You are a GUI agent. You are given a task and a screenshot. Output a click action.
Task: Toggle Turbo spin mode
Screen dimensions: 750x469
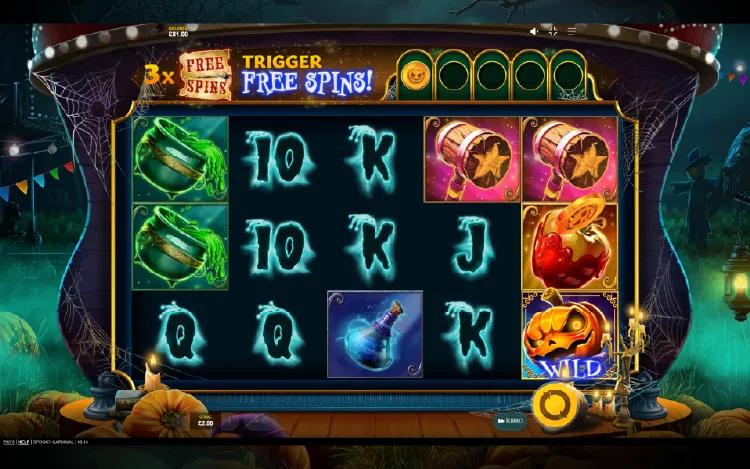pyautogui.click(x=509, y=421)
